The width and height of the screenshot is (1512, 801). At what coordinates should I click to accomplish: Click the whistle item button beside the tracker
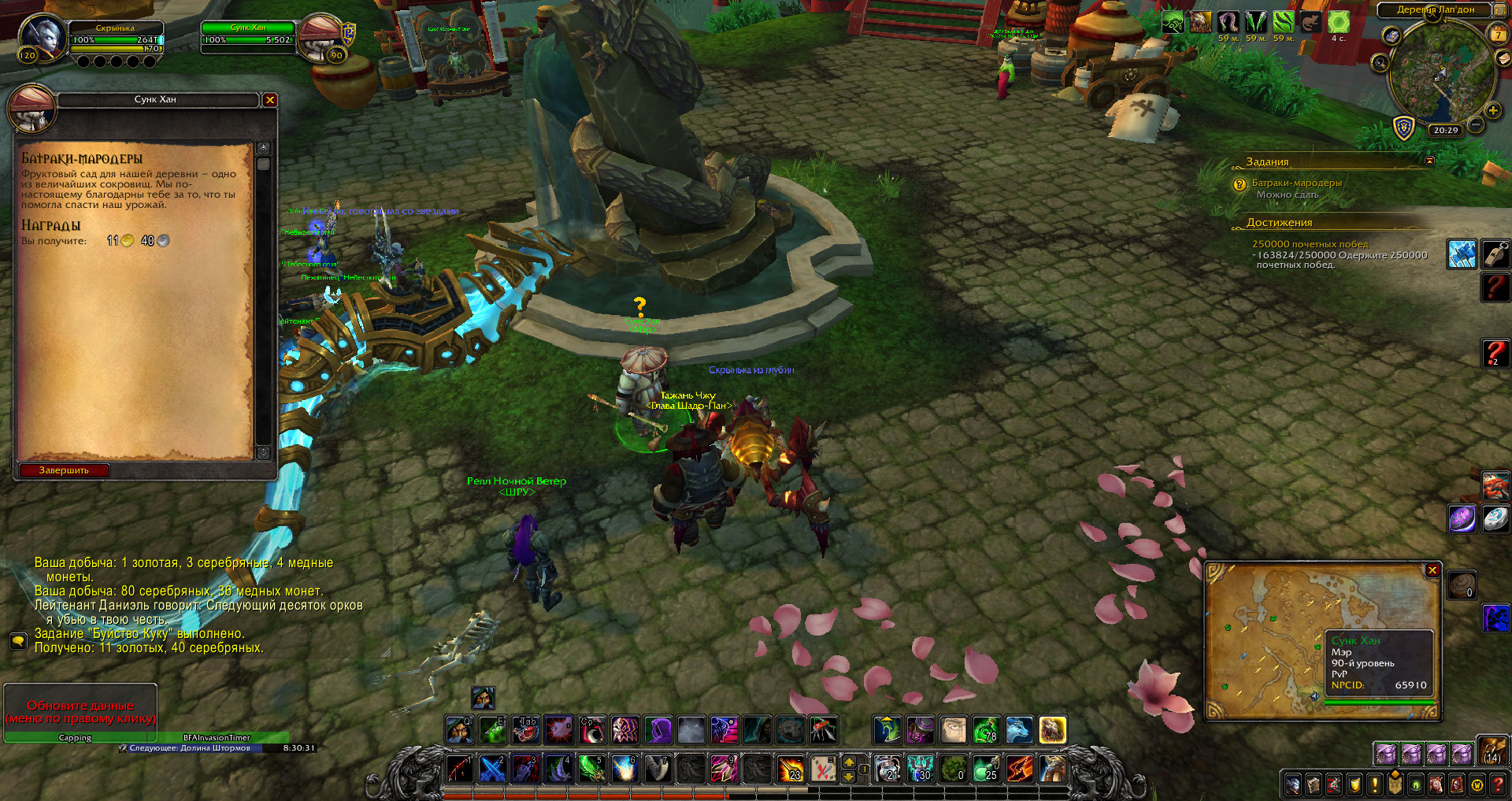coord(1495,254)
